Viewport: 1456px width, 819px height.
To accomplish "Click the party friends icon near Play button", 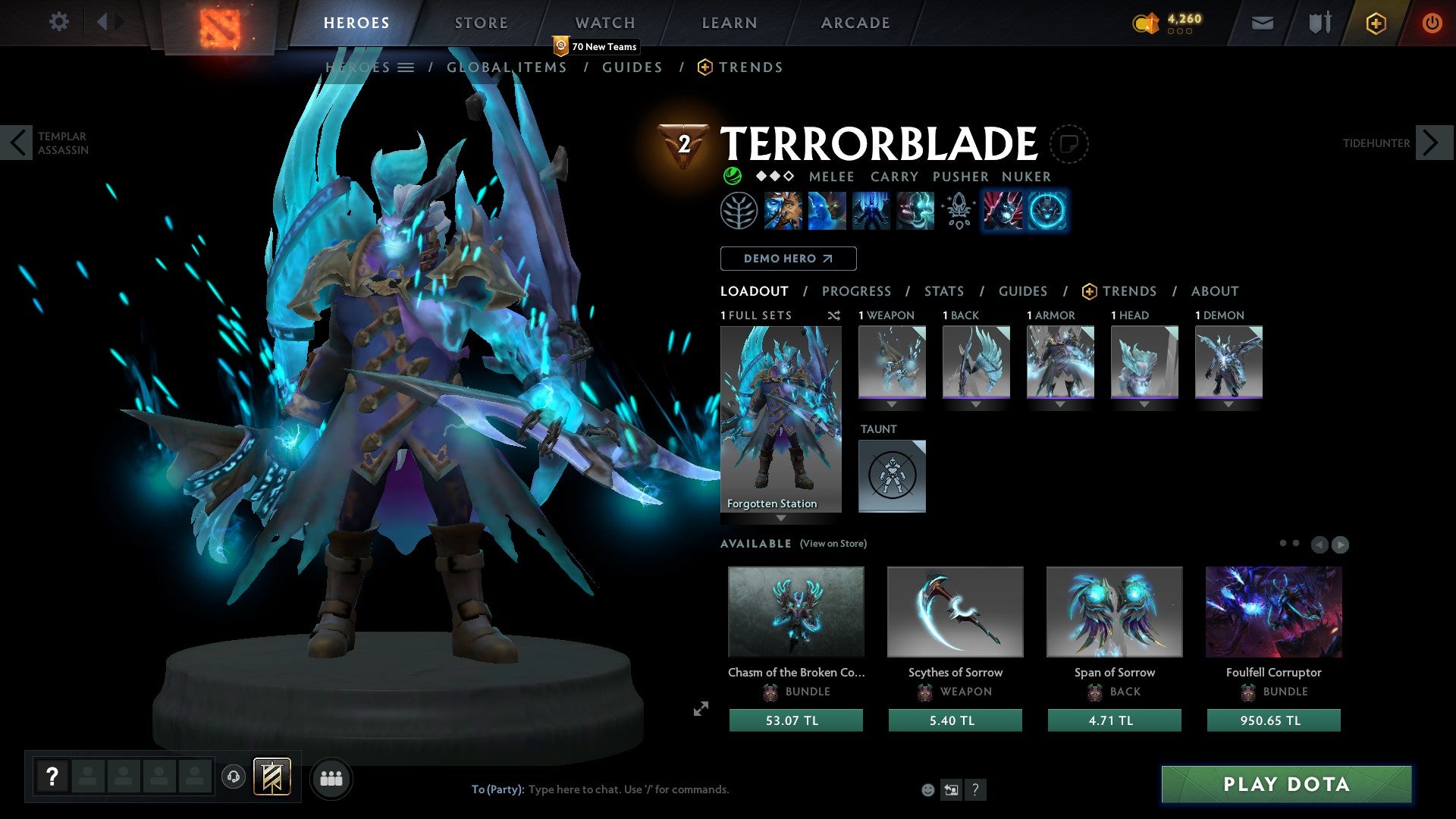I will 331,778.
